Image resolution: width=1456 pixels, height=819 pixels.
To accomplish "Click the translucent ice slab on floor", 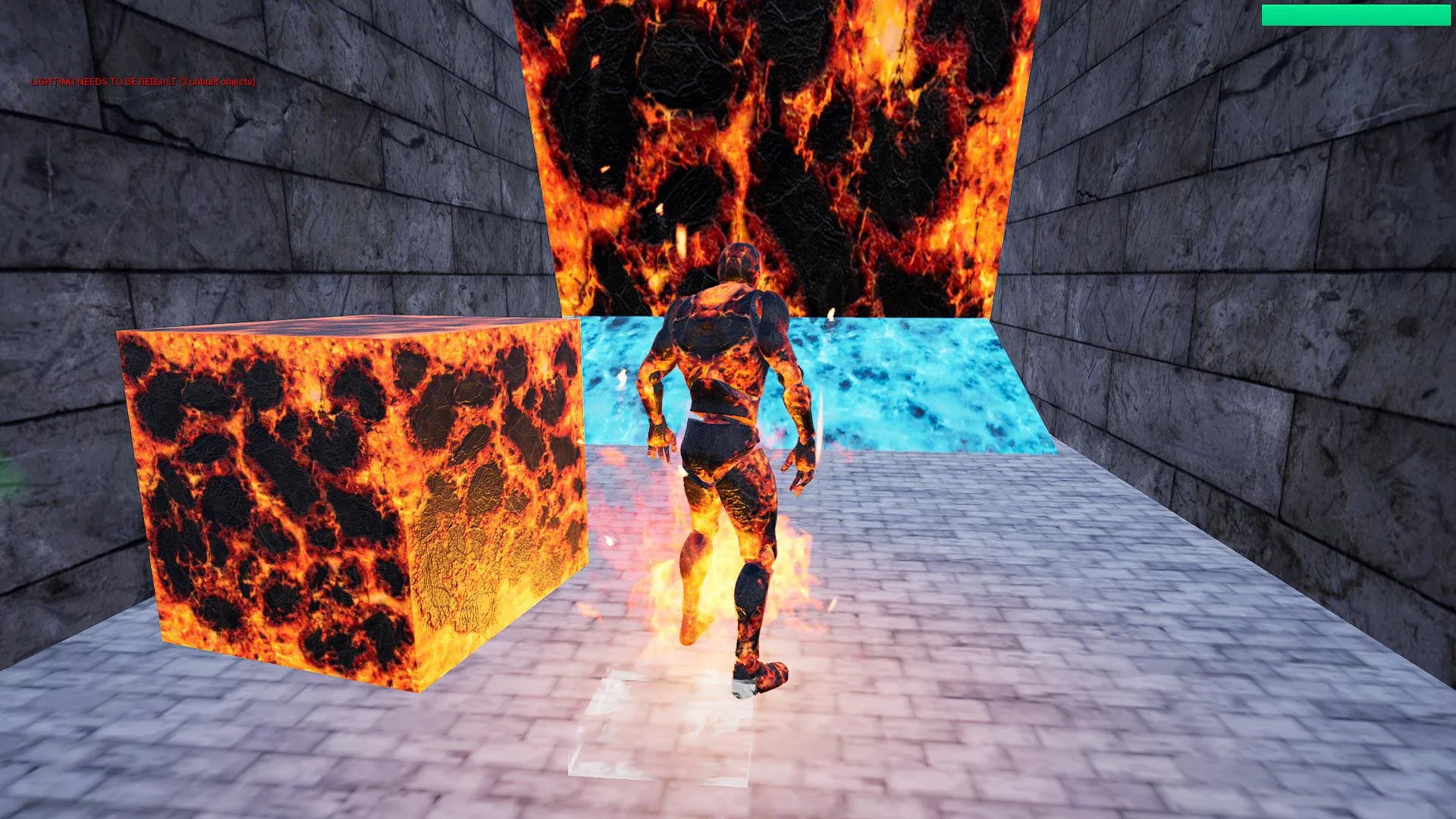I will (660, 728).
